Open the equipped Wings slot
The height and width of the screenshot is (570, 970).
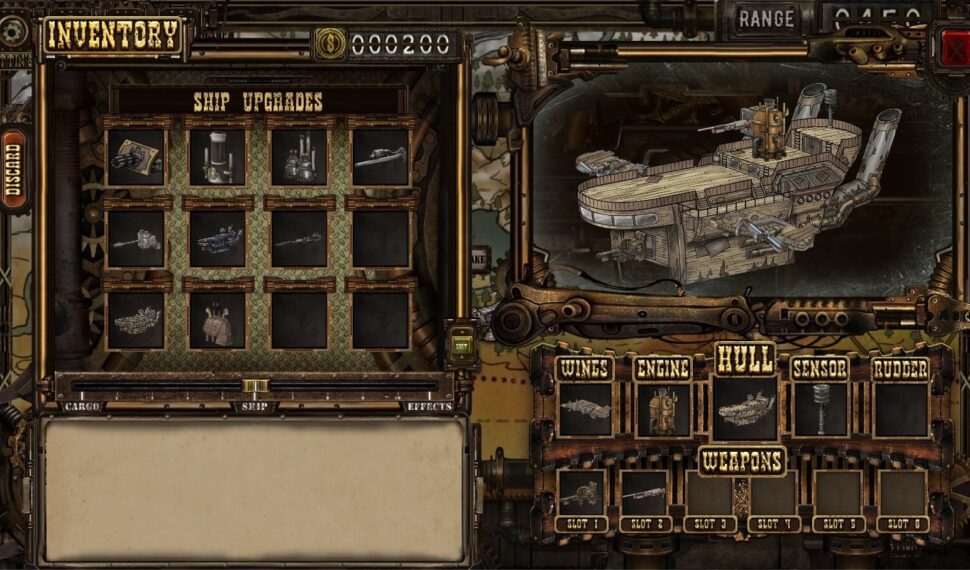point(585,408)
